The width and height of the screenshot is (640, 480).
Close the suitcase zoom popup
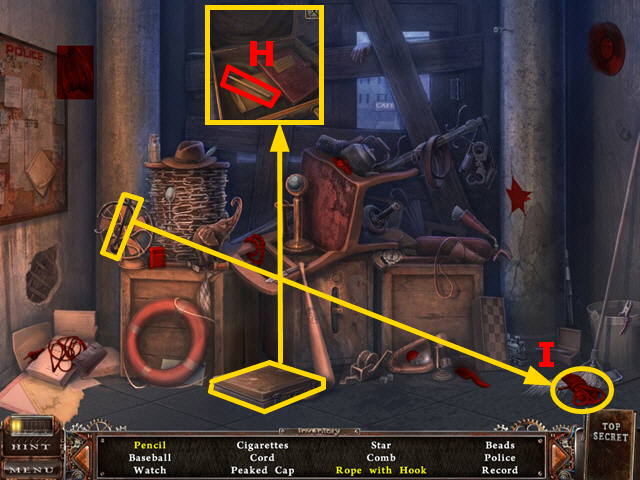click(313, 13)
